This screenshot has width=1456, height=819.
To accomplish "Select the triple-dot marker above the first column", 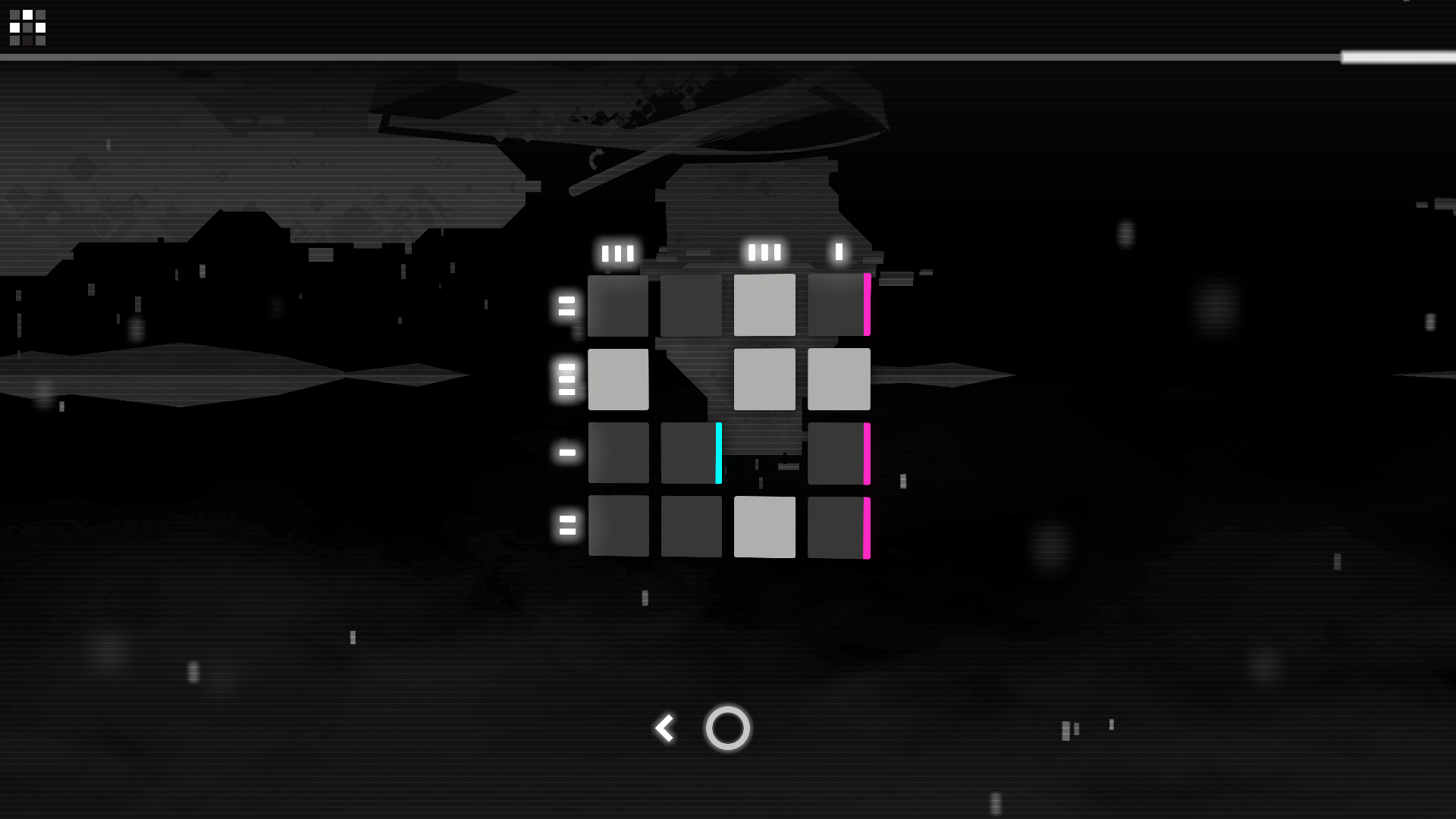I will click(618, 253).
